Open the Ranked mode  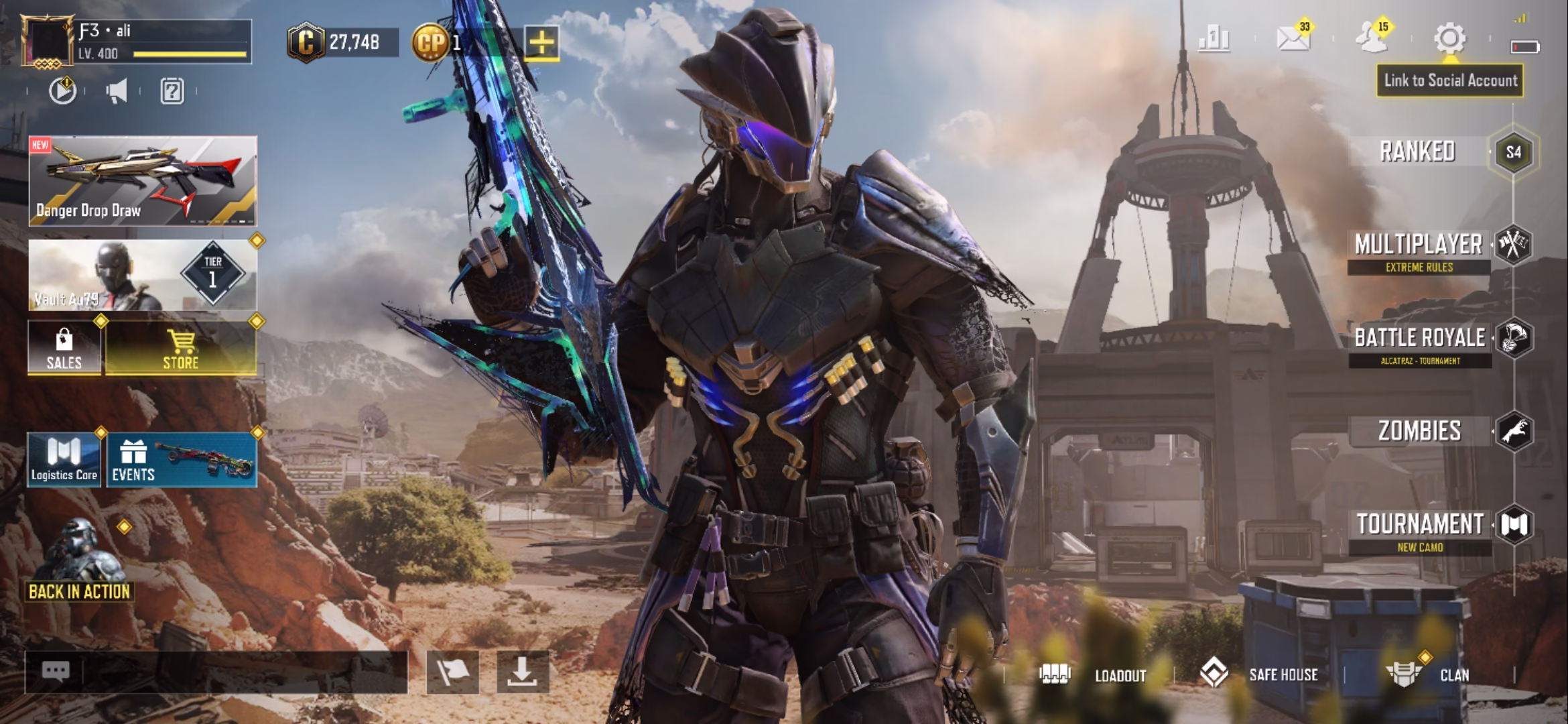(1418, 152)
